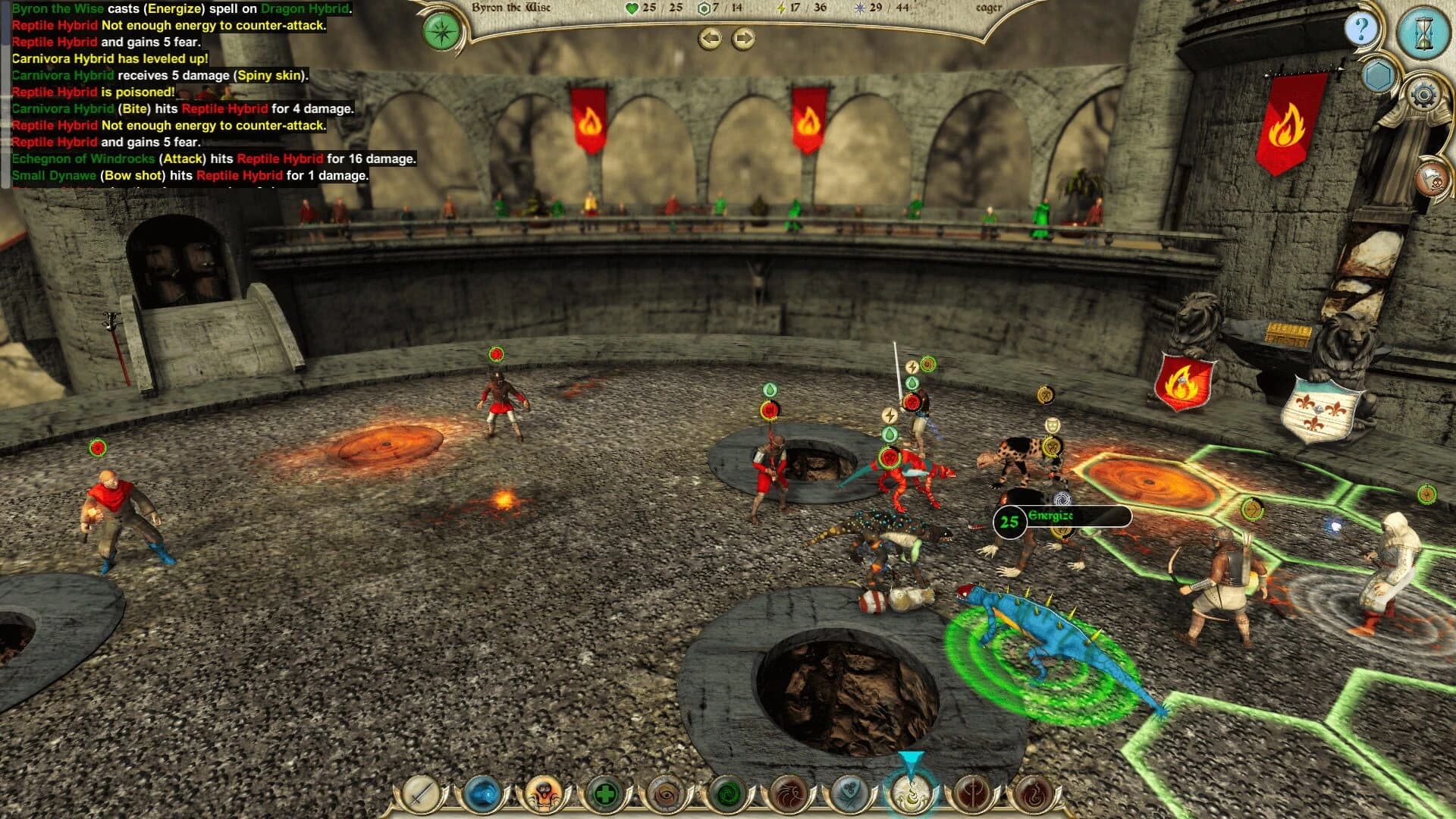Click the skull surrender icon below the gear
Image resolution: width=1456 pixels, height=819 pixels.
click(x=1431, y=179)
